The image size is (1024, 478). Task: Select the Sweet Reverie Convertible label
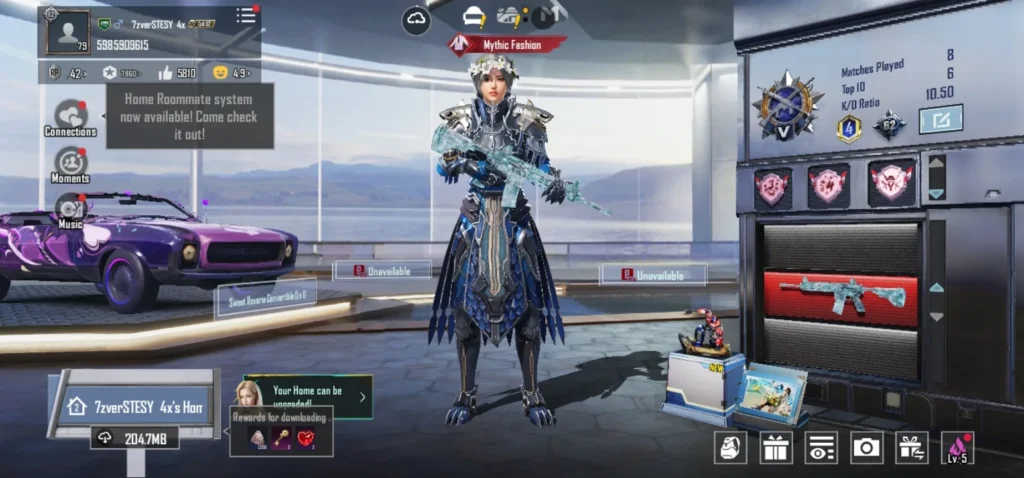[x=266, y=297]
